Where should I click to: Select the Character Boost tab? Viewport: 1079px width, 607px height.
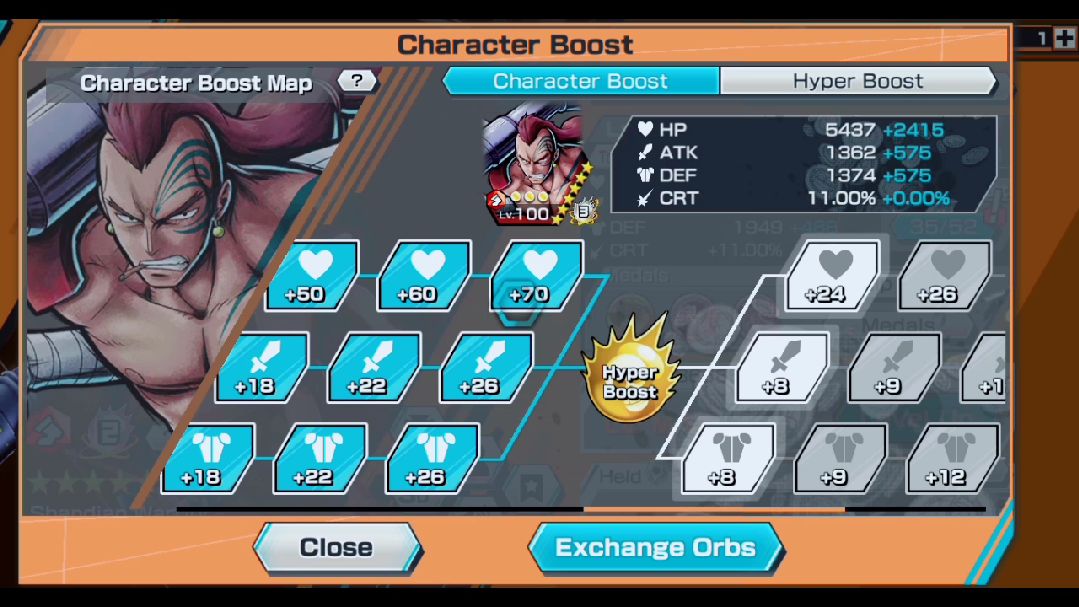[x=580, y=81]
